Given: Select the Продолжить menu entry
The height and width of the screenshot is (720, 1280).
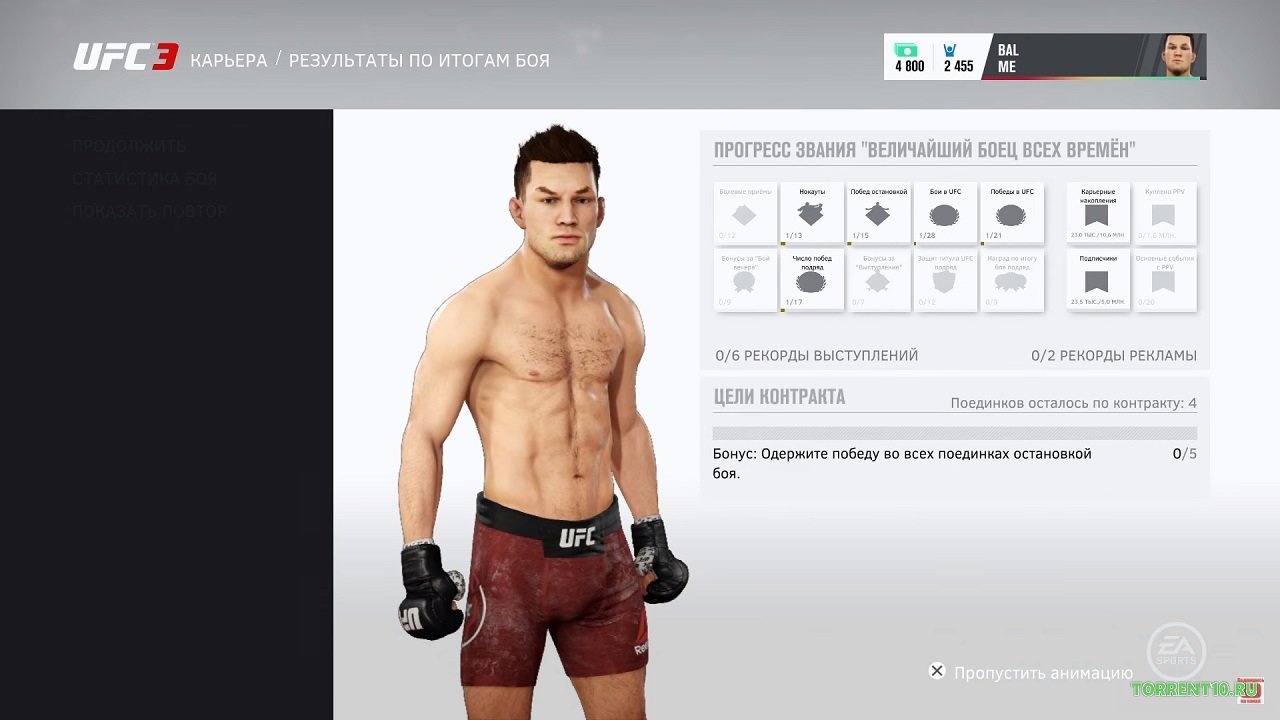Looking at the screenshot, I should click(x=129, y=146).
